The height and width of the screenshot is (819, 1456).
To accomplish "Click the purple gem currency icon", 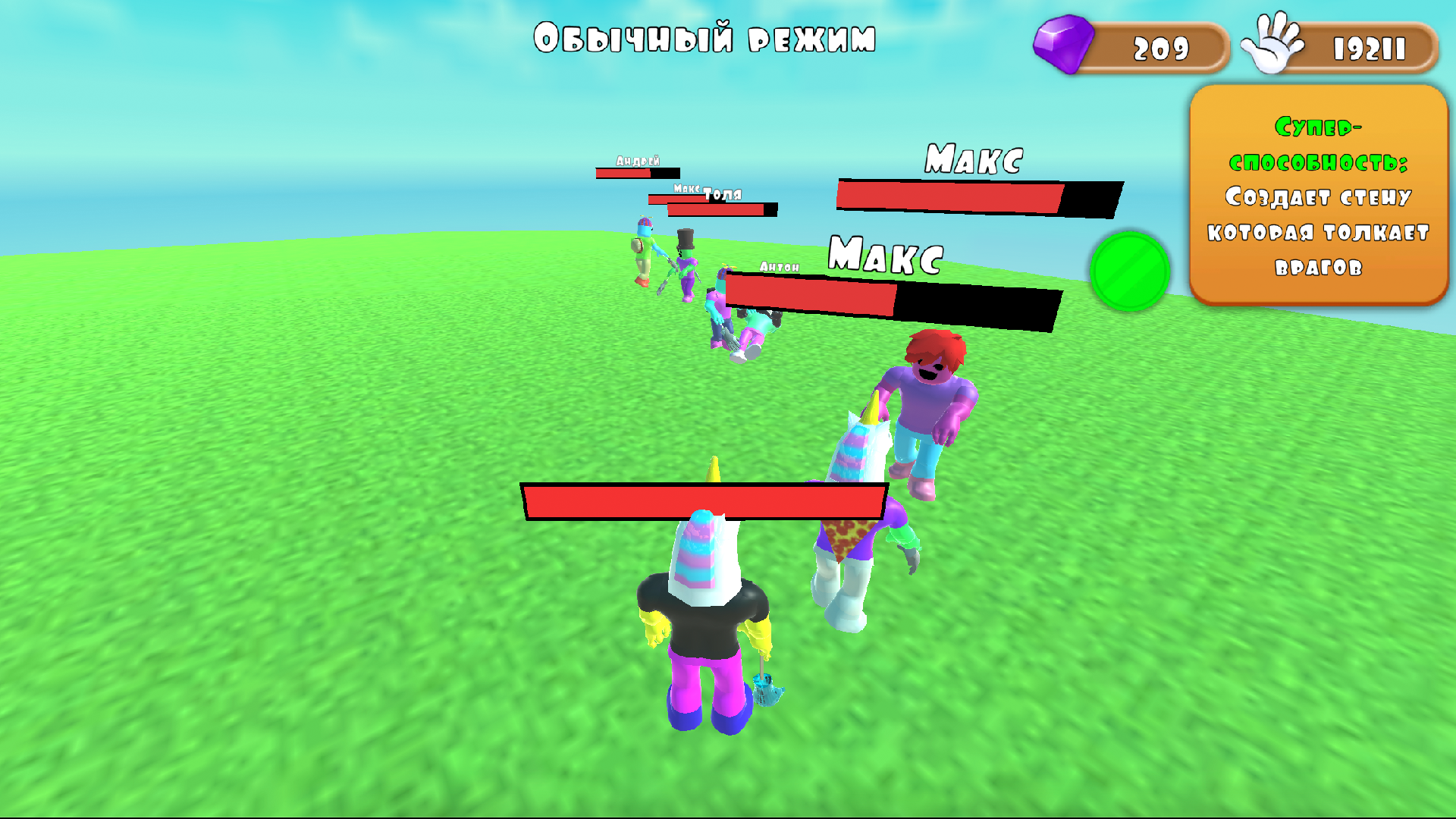I will (x=1064, y=44).
